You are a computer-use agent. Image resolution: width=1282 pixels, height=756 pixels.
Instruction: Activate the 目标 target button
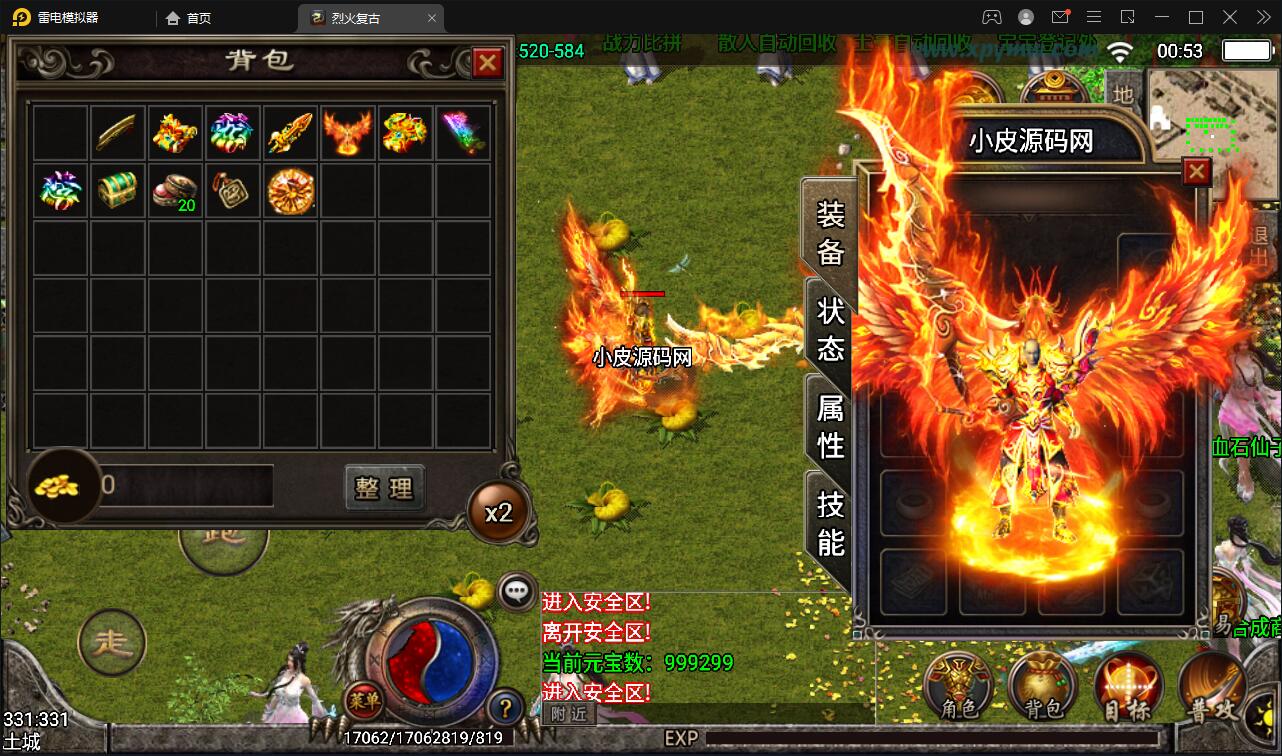coord(1128,688)
